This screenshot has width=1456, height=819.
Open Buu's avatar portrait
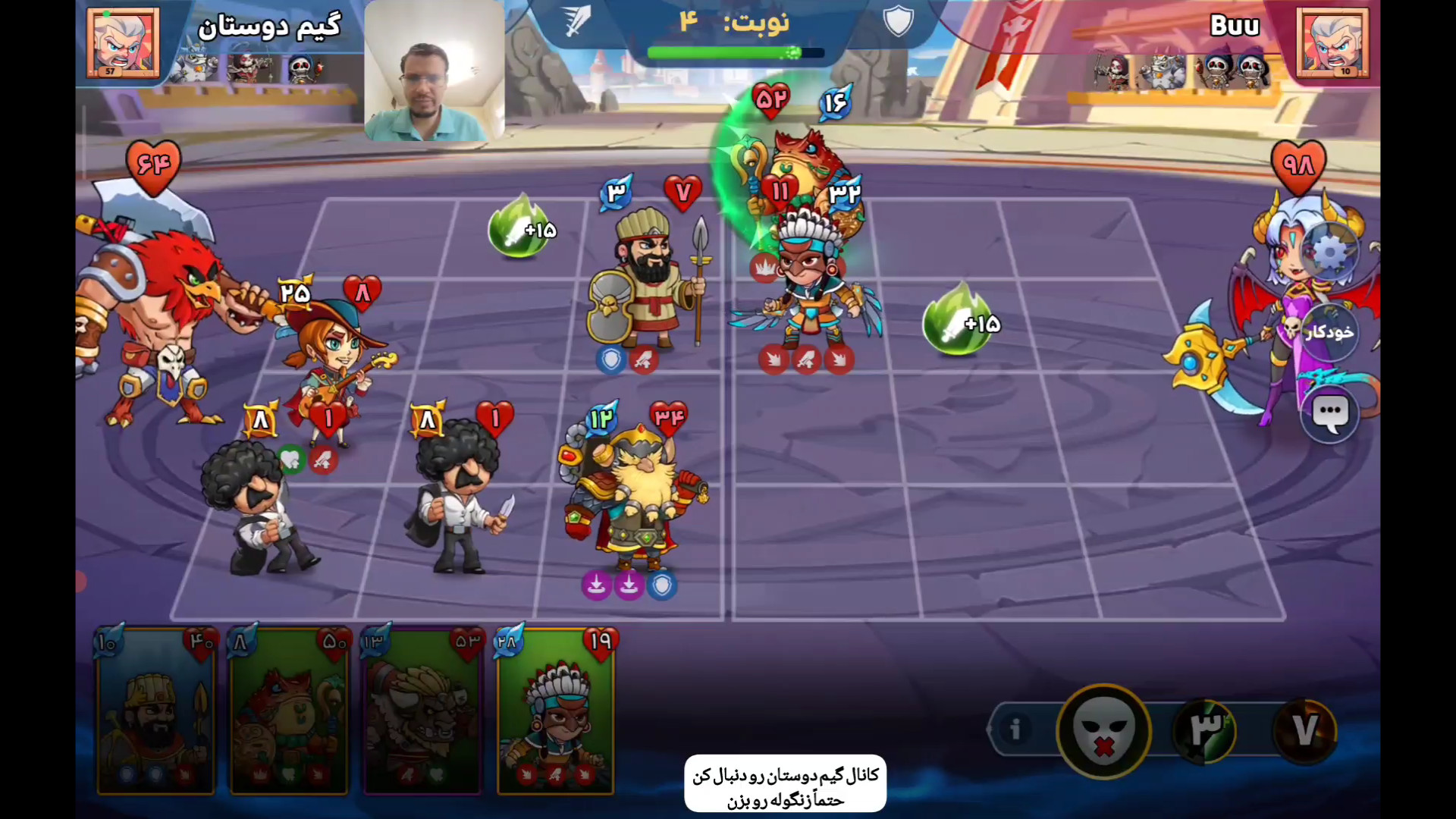(1332, 43)
